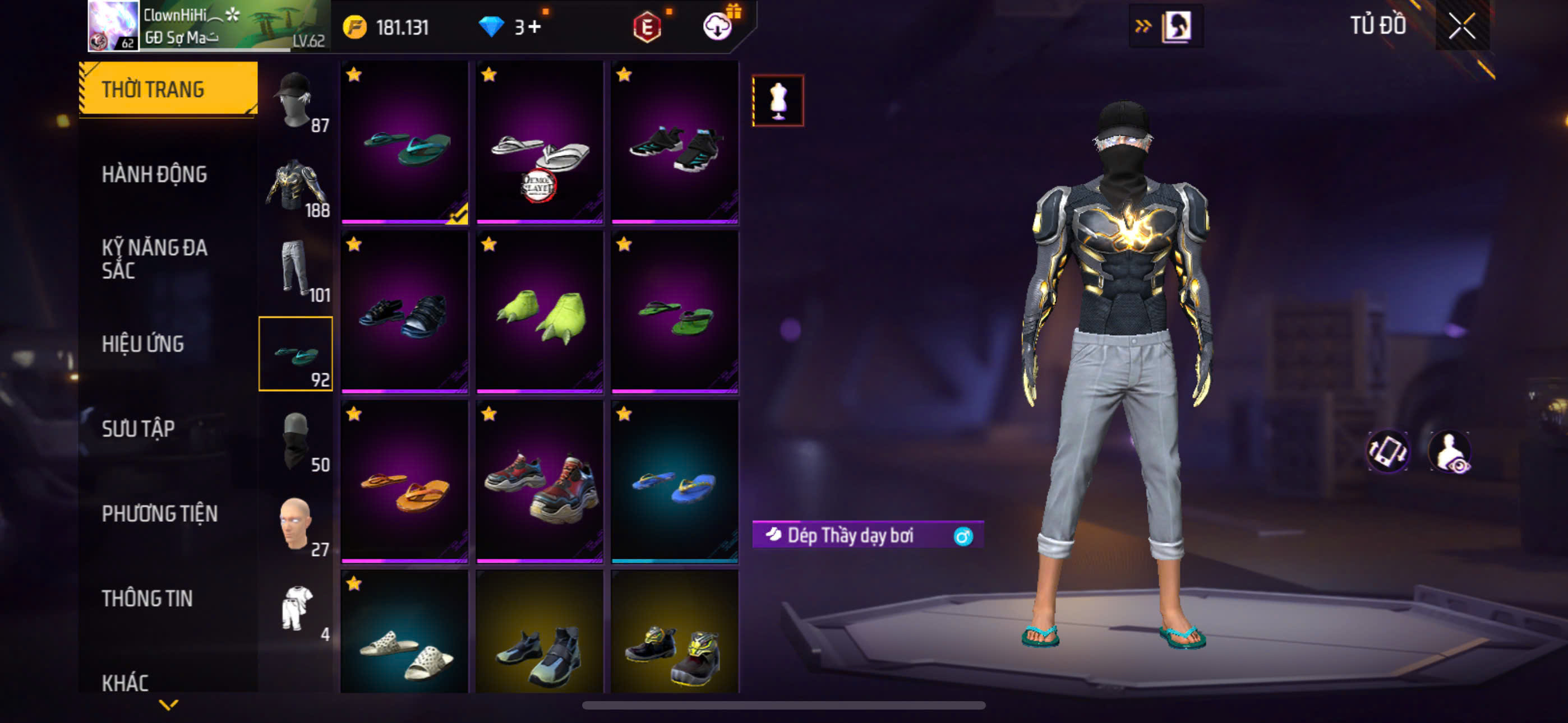Add more diamonds with the plus button
The height and width of the screenshot is (723, 1568).
tap(534, 27)
